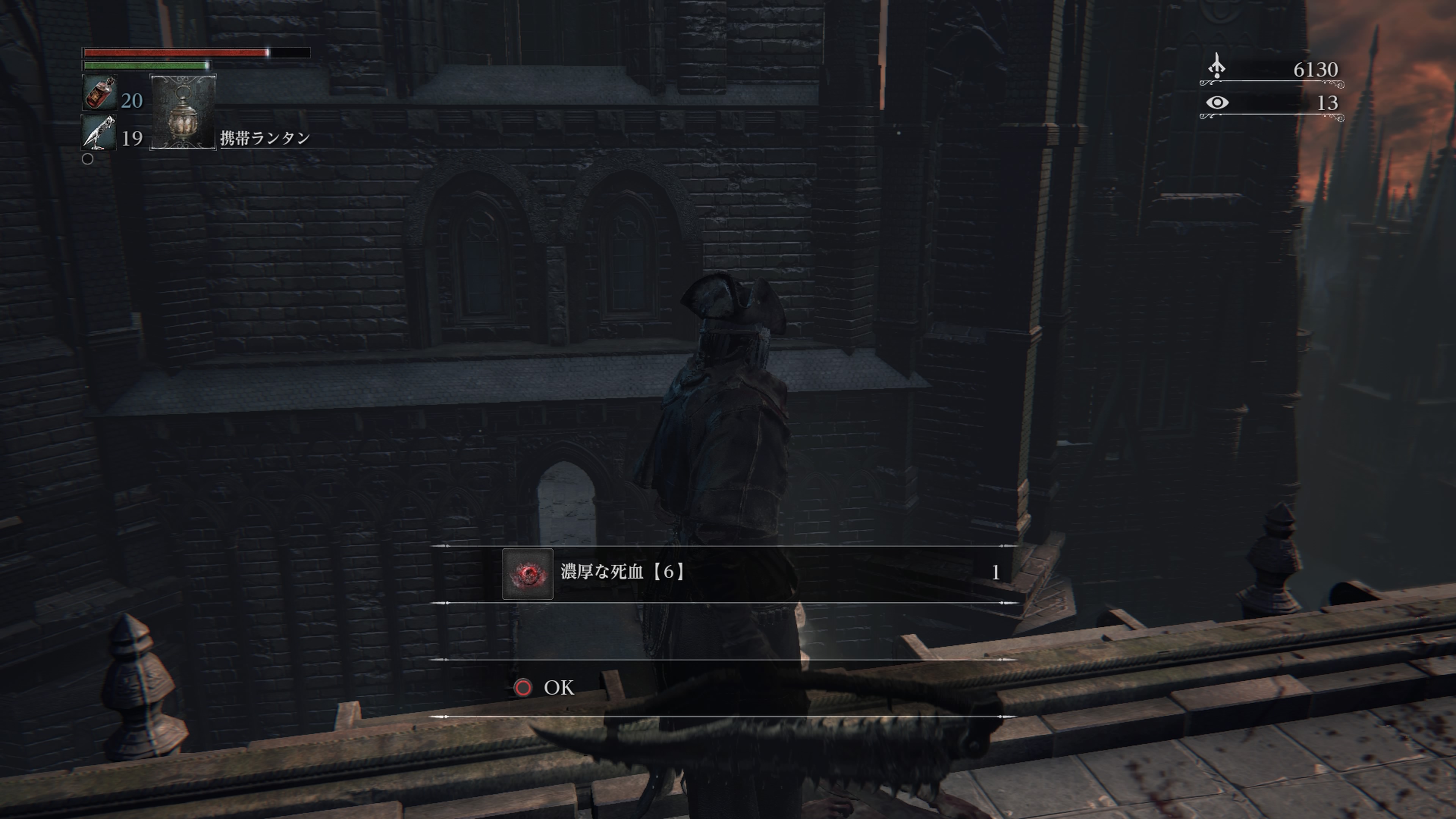Use the Hand Lantern quick item slot

pos(182,112)
